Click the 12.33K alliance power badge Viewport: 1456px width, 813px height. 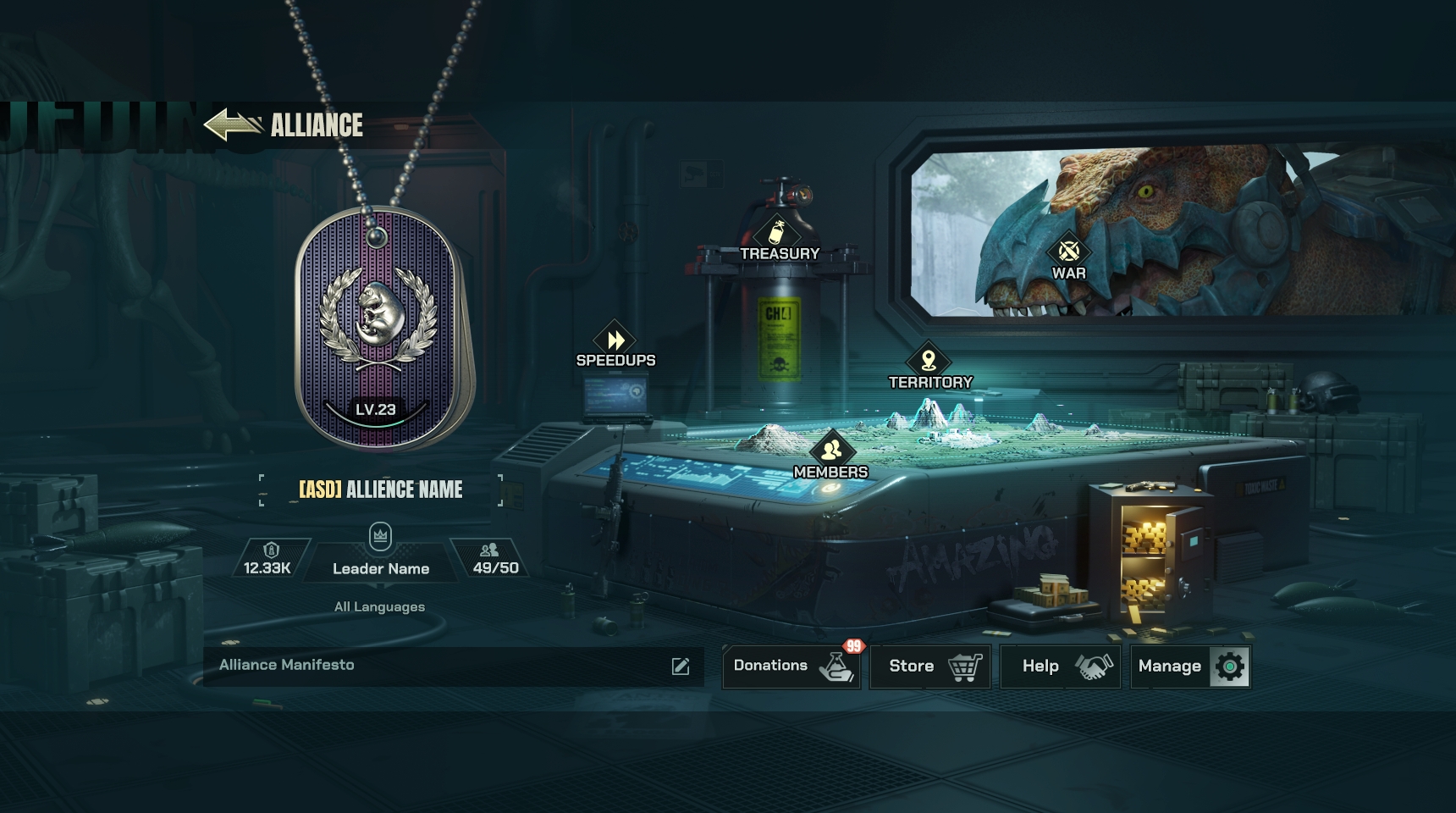[x=268, y=560]
